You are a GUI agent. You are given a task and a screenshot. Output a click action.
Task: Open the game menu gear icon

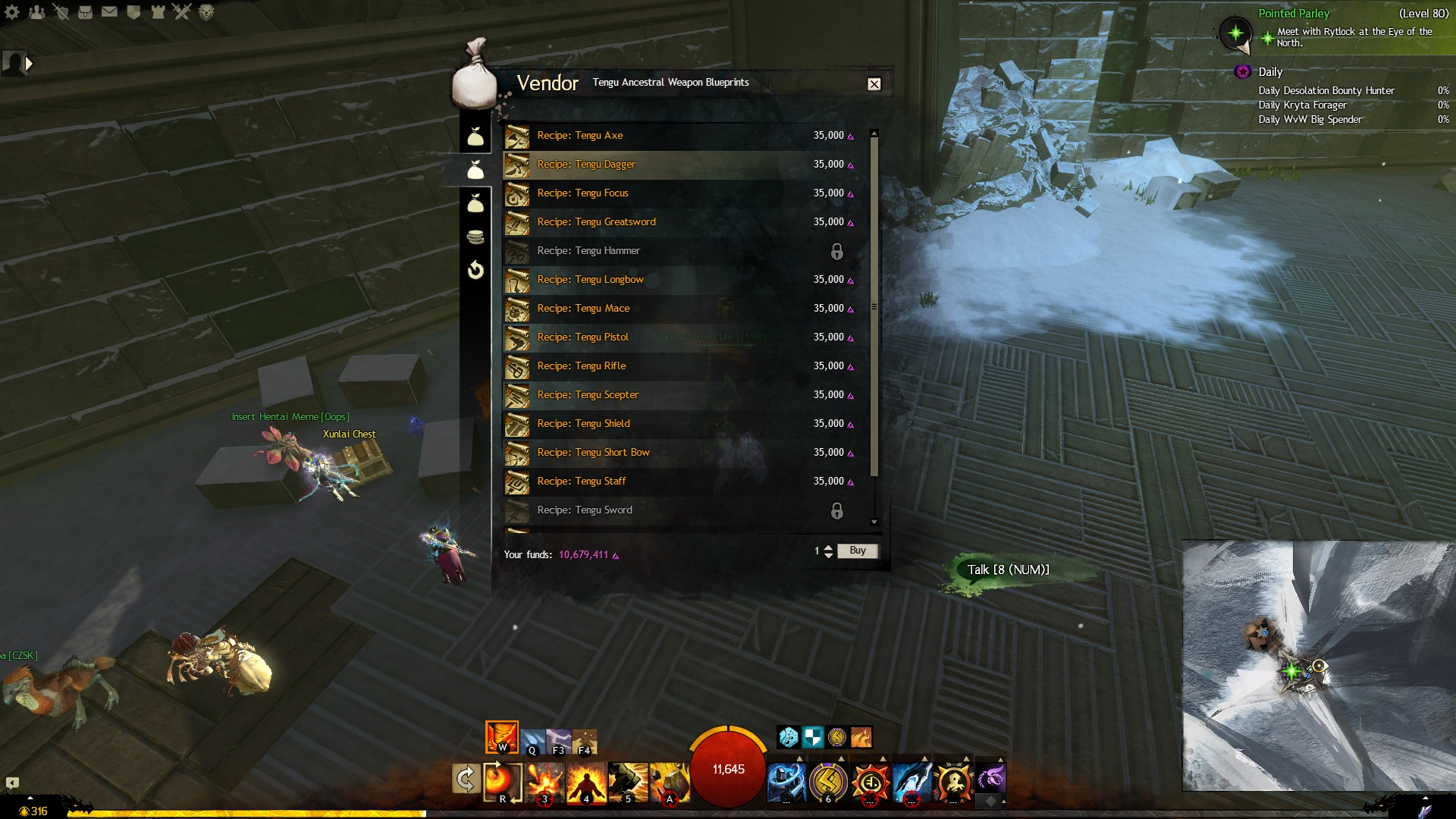coord(12,12)
